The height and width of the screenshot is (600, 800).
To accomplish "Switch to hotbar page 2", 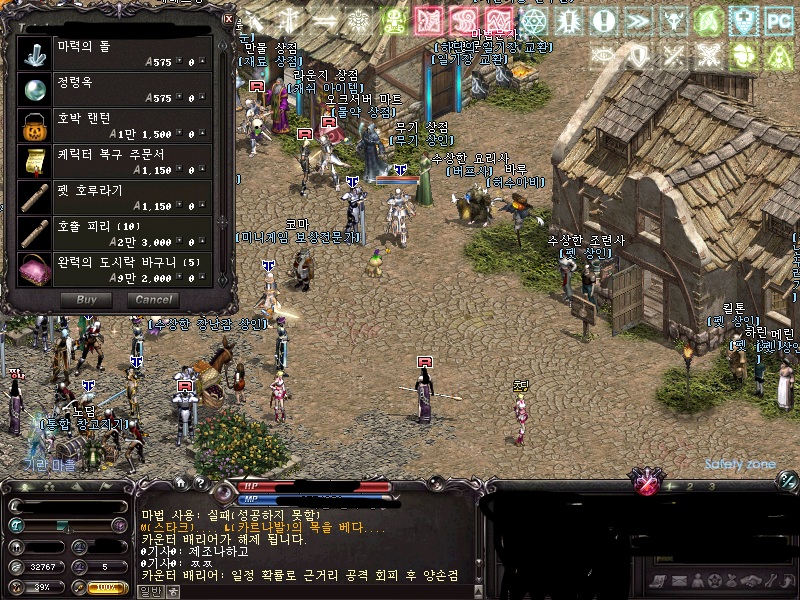I will coord(689,486).
